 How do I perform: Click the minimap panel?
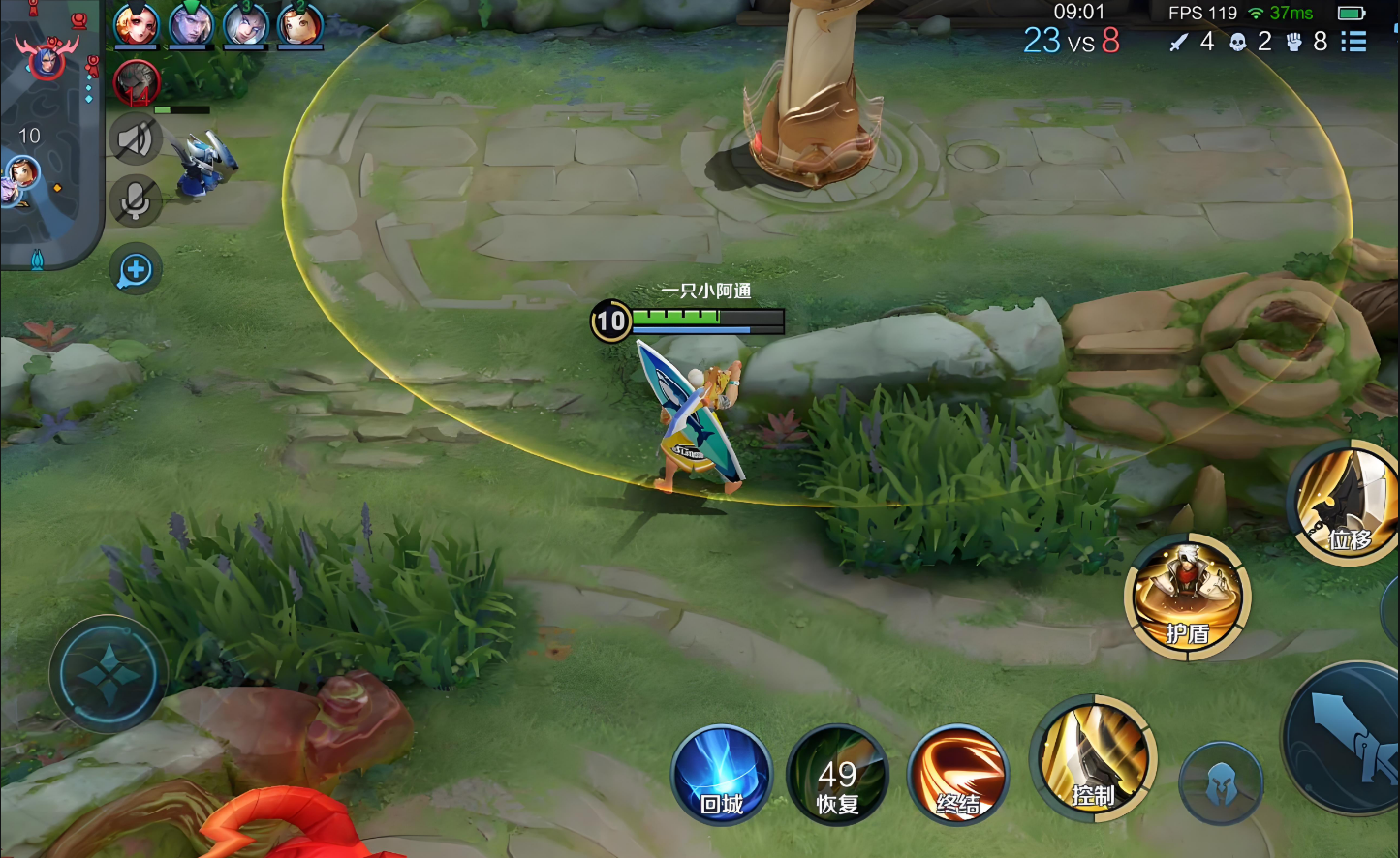[x=48, y=136]
